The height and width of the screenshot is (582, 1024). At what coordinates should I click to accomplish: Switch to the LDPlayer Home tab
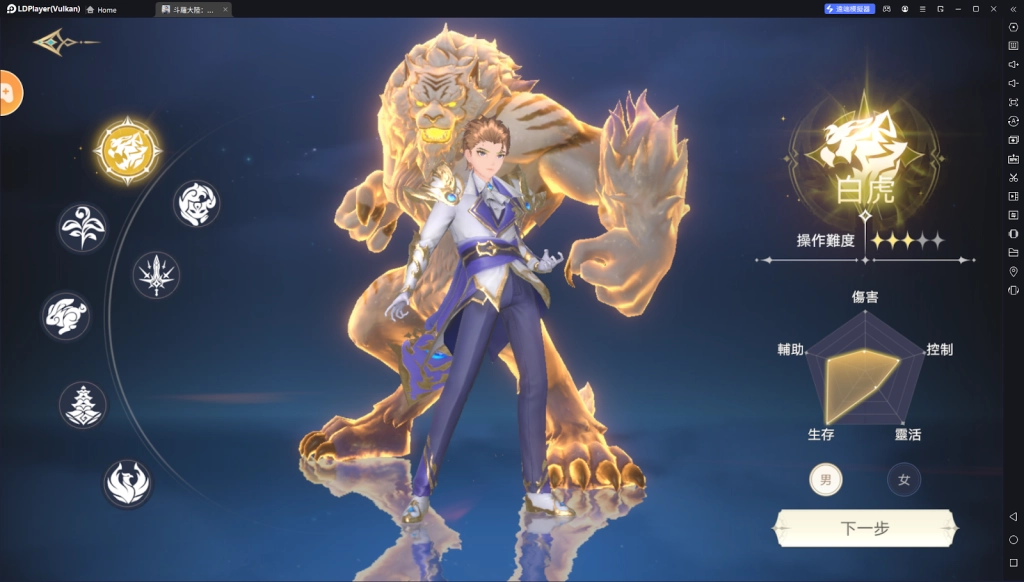[101, 9]
